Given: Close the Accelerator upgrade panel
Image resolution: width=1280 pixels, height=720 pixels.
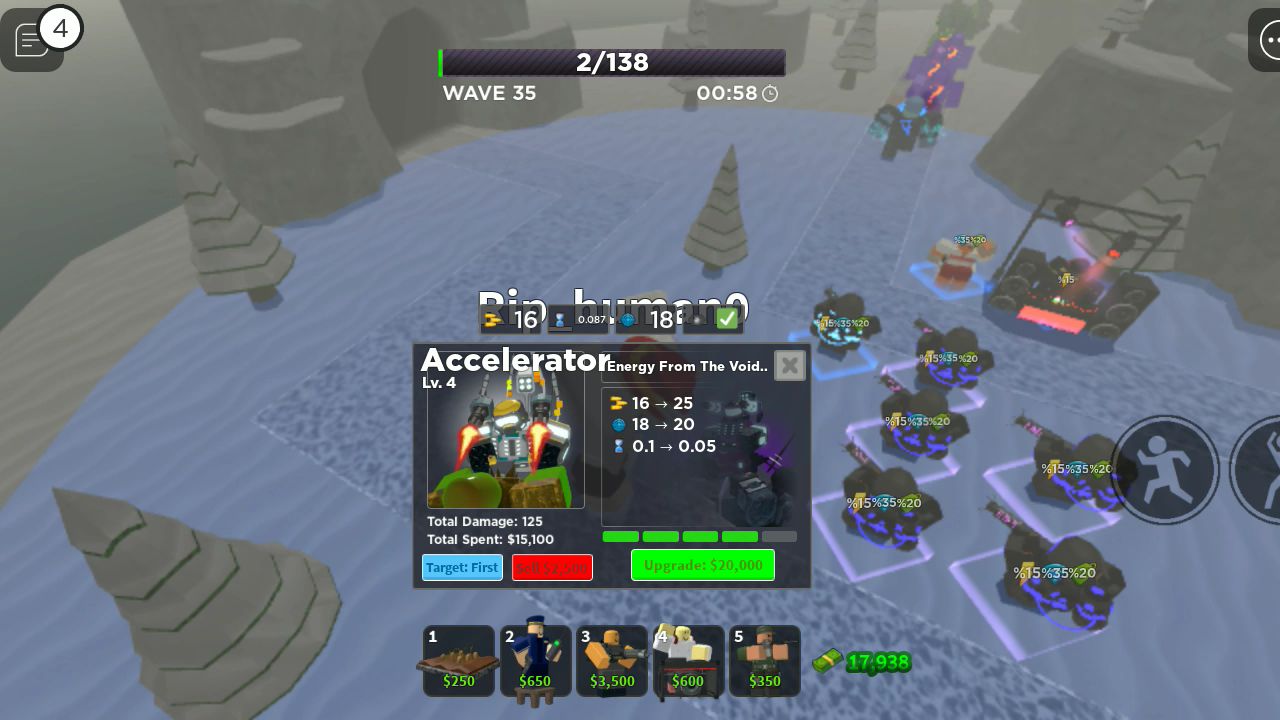Looking at the screenshot, I should tap(789, 366).
